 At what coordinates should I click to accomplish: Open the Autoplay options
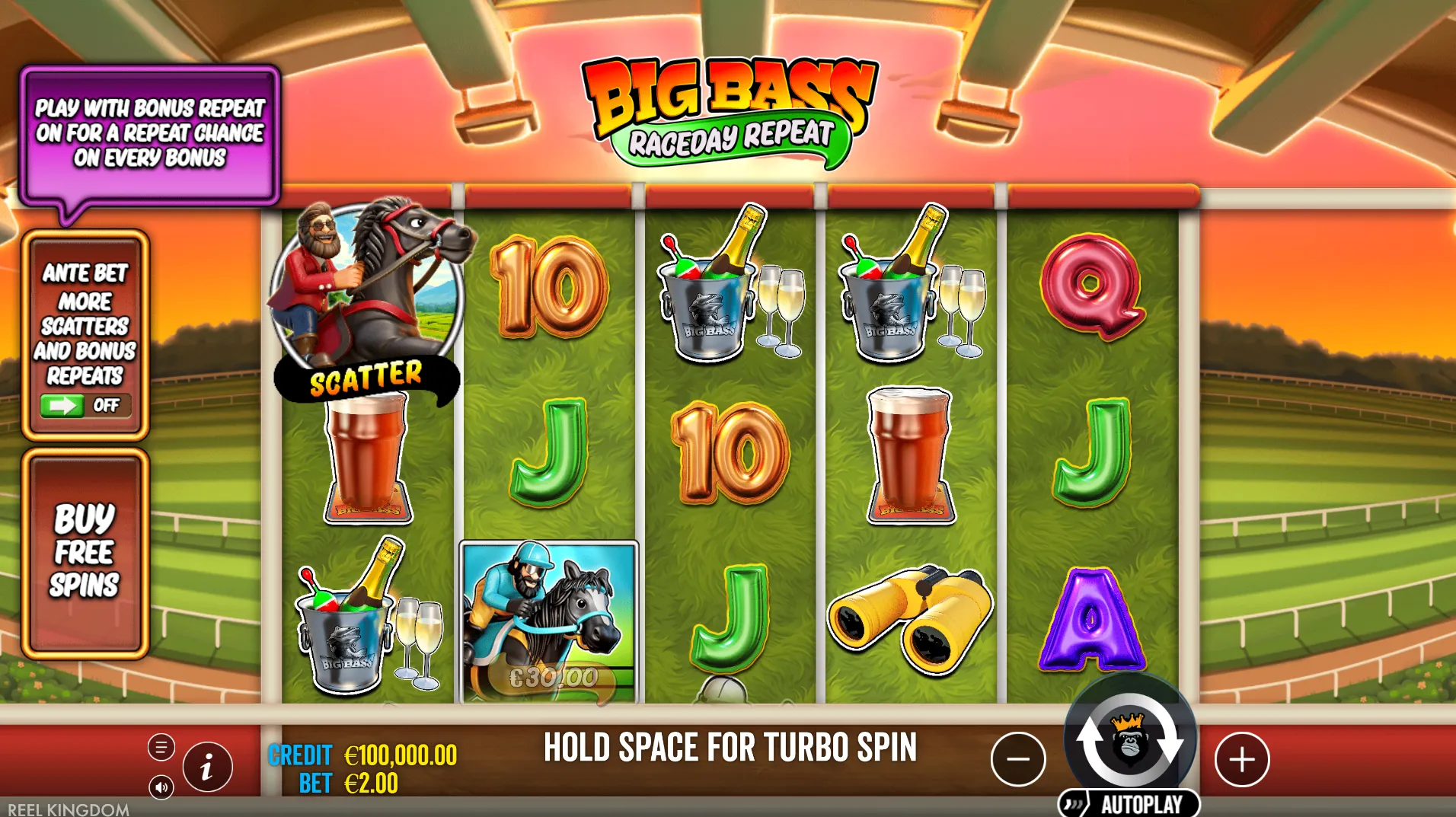coord(1129,804)
